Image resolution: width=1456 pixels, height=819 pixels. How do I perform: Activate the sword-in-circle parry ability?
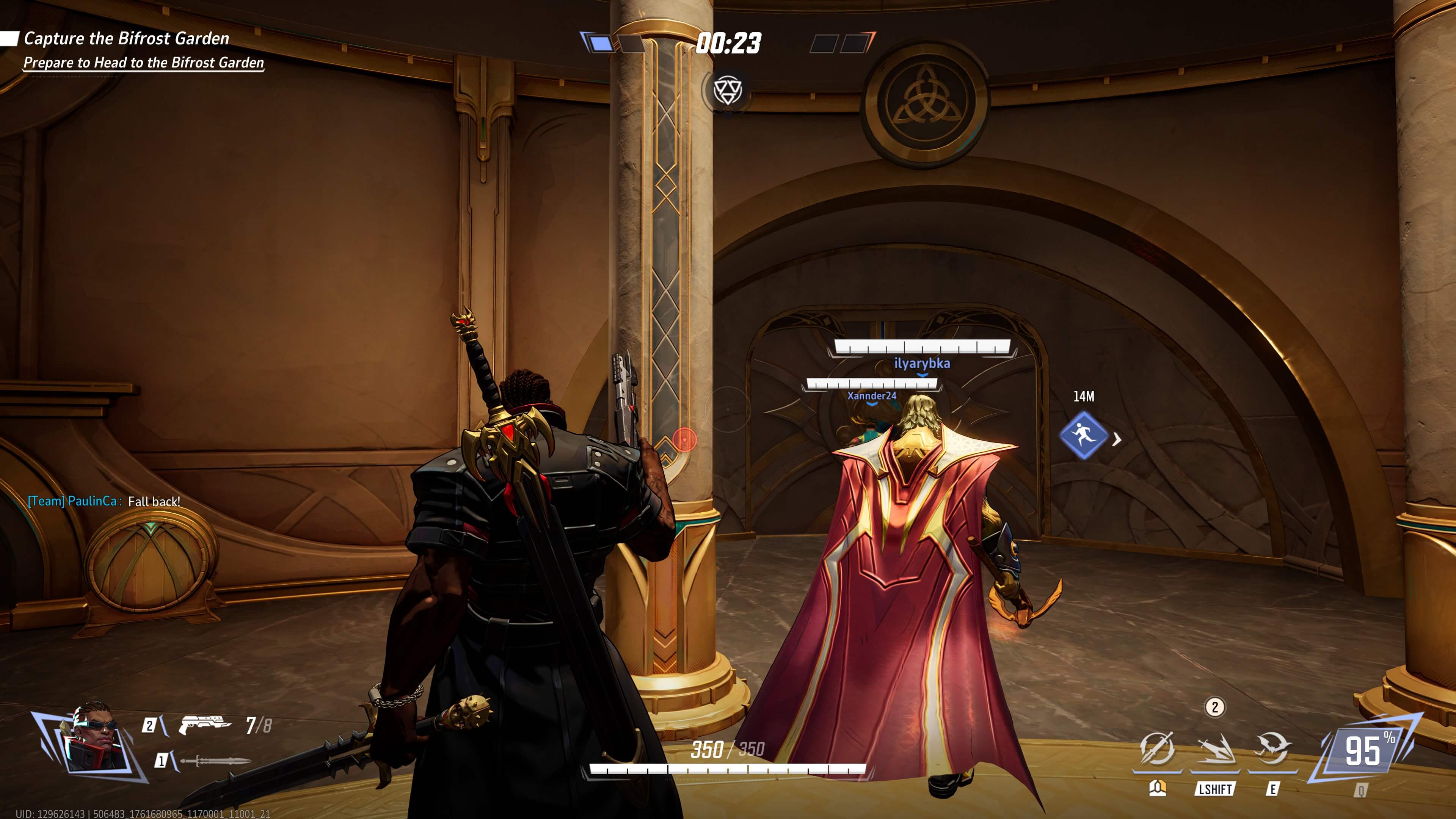pos(1156,749)
